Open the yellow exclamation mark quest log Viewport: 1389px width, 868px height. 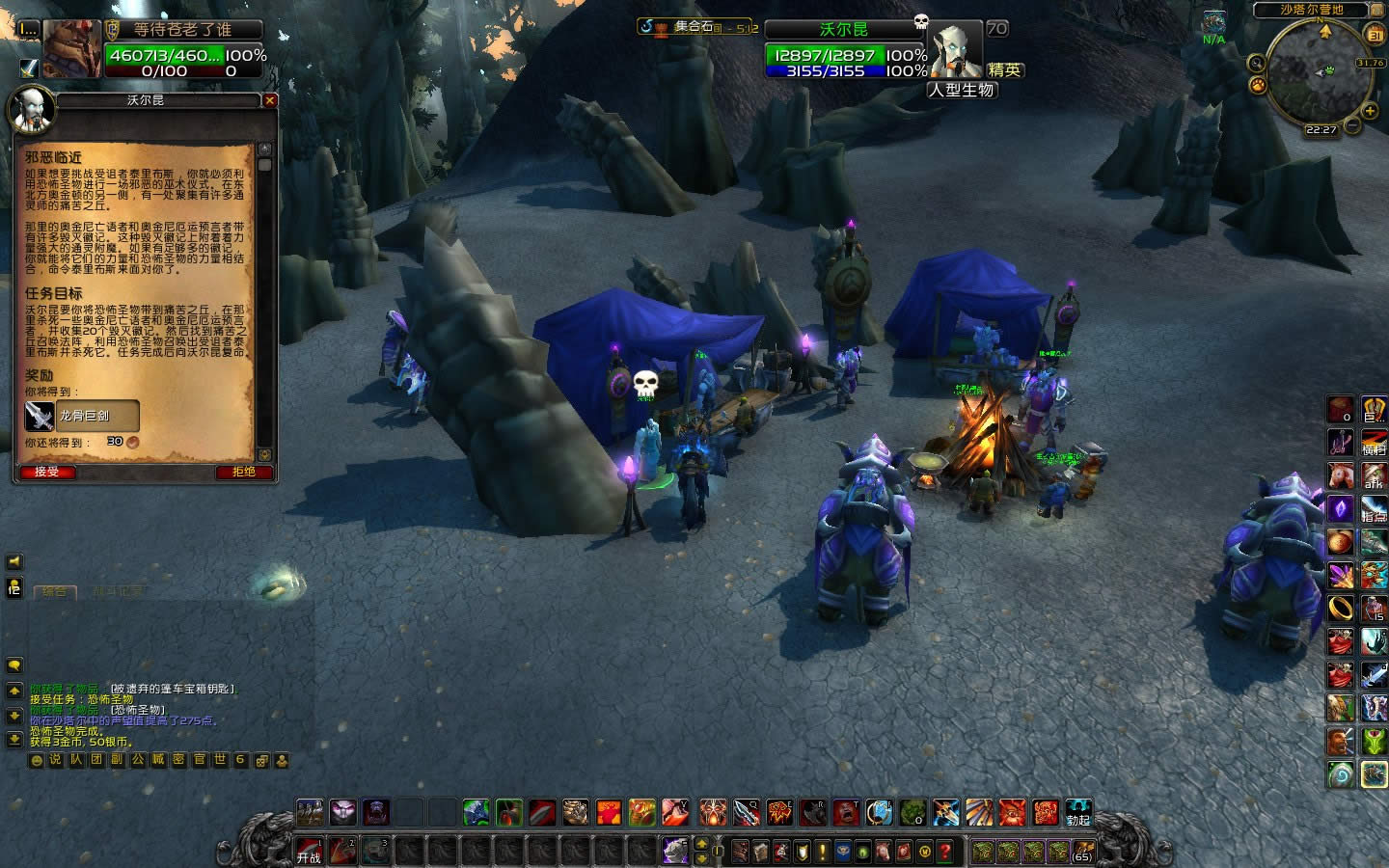coord(822,851)
